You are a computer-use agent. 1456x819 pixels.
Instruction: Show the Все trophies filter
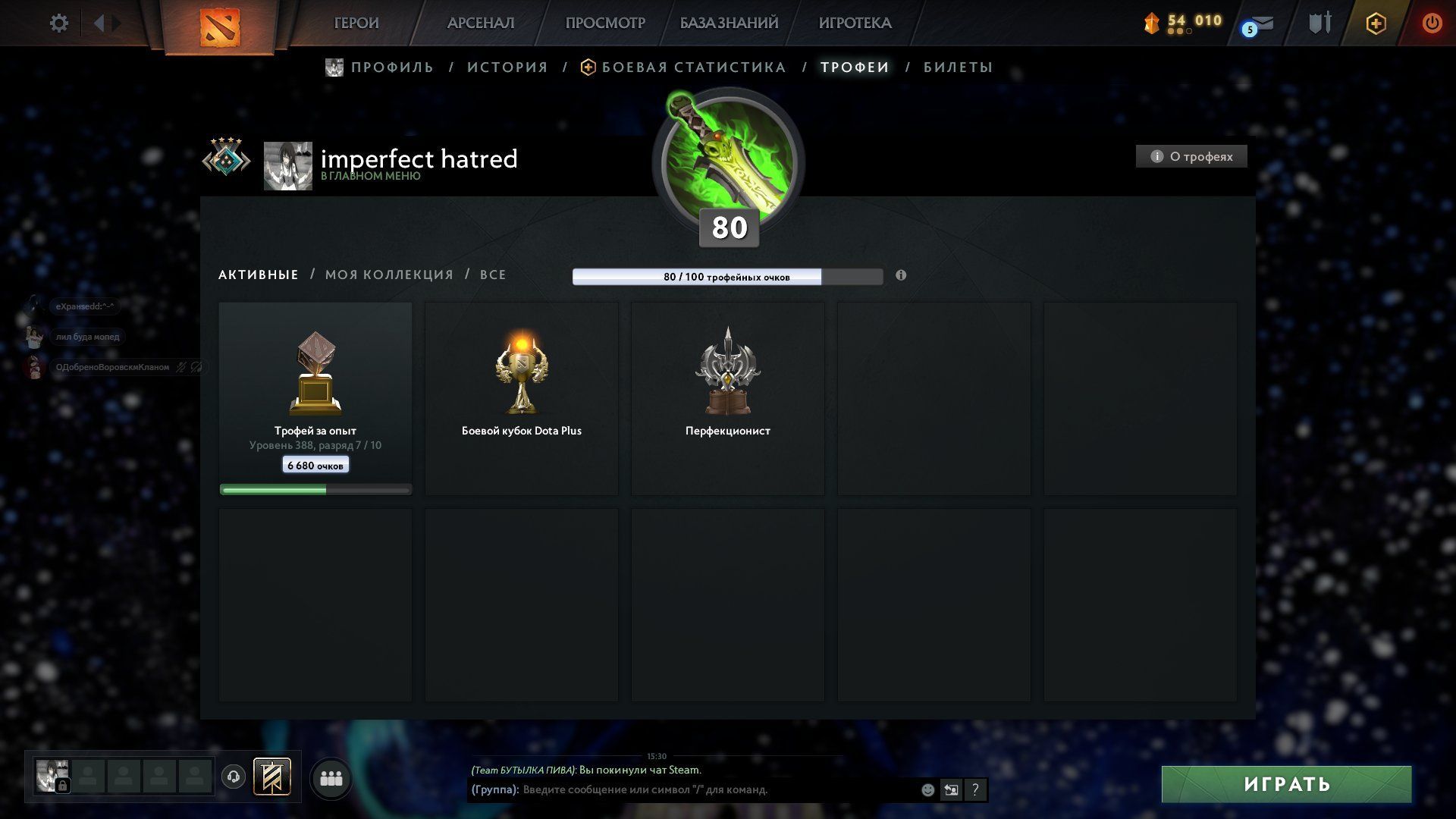point(493,275)
